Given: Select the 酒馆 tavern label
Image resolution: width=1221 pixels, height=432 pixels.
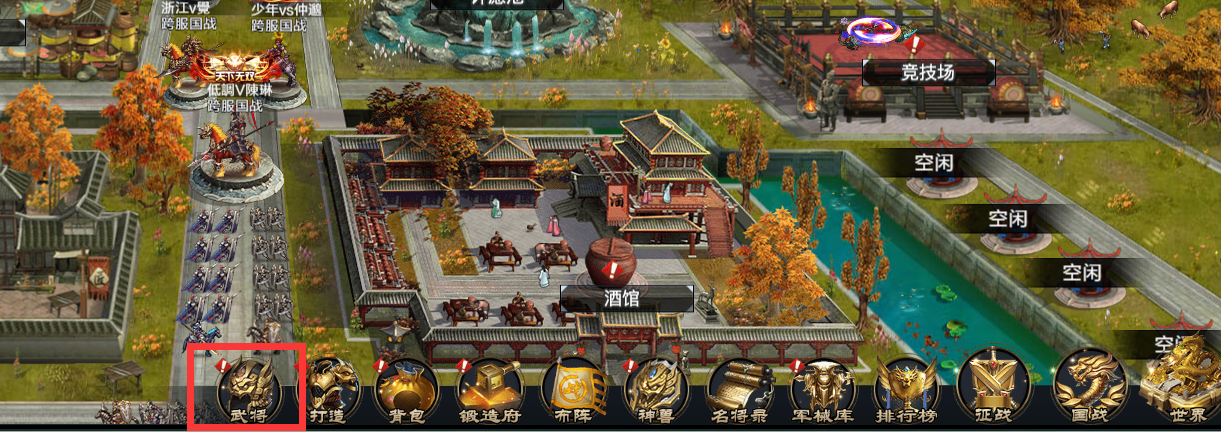Looking at the screenshot, I should pos(627,297).
